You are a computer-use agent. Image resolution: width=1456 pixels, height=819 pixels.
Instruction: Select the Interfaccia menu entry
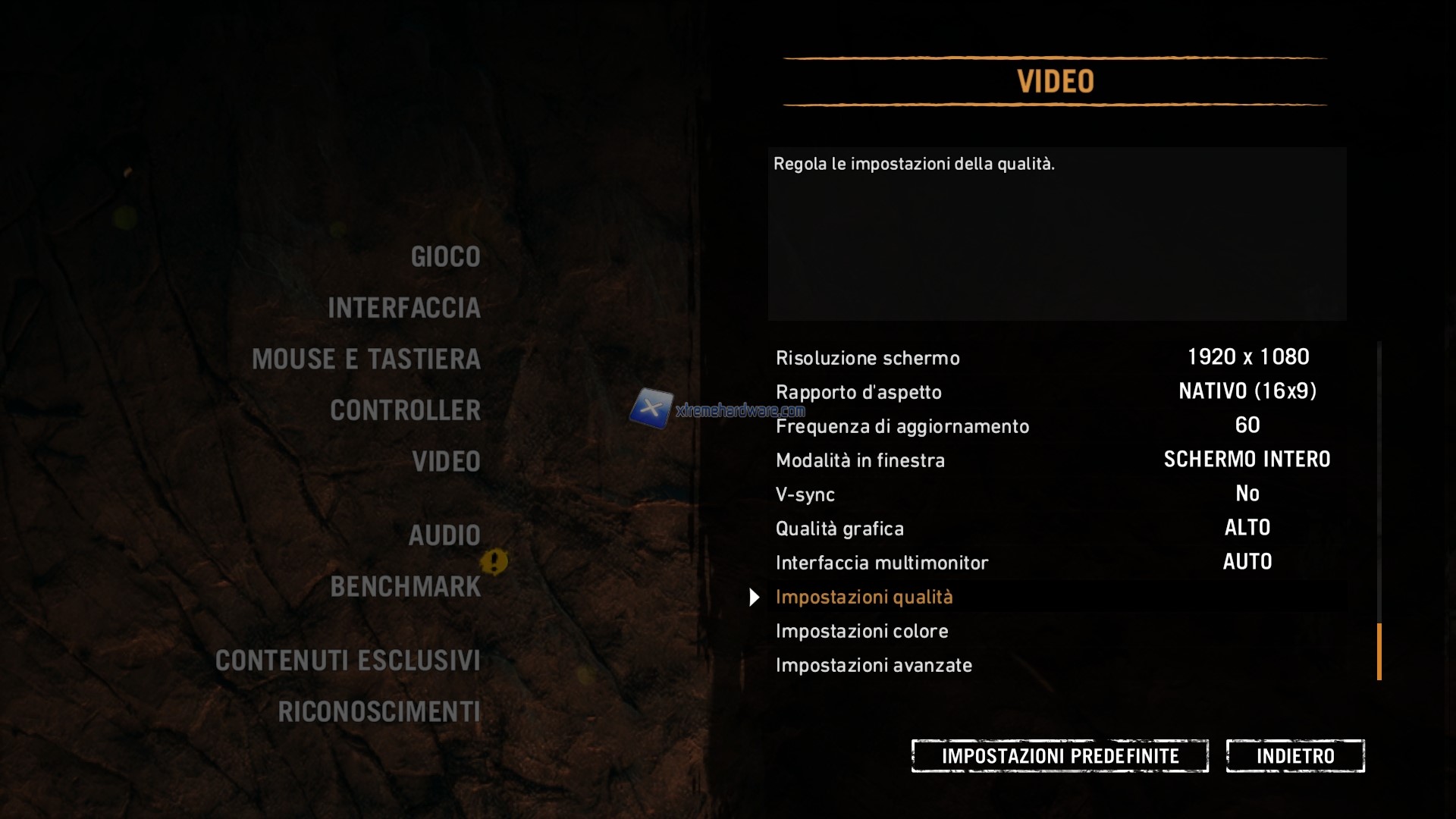click(x=404, y=308)
